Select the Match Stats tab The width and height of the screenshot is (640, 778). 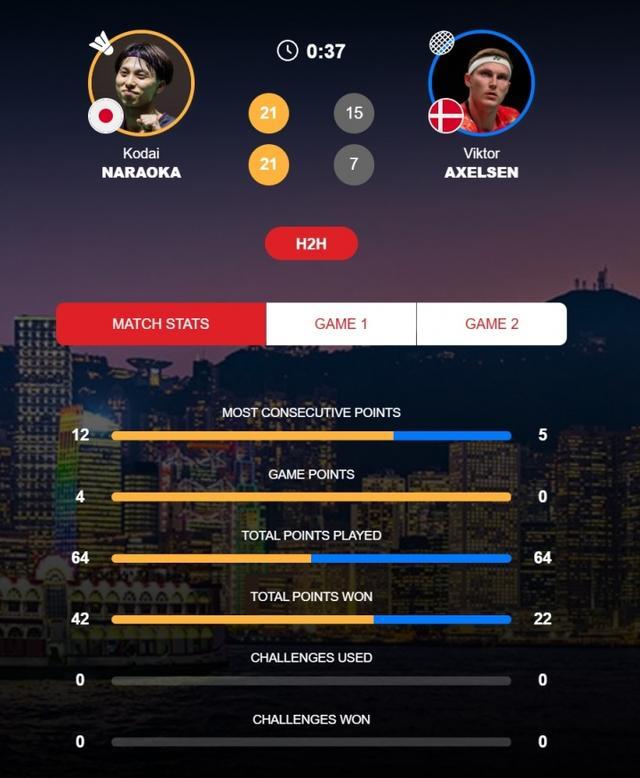tap(161, 324)
